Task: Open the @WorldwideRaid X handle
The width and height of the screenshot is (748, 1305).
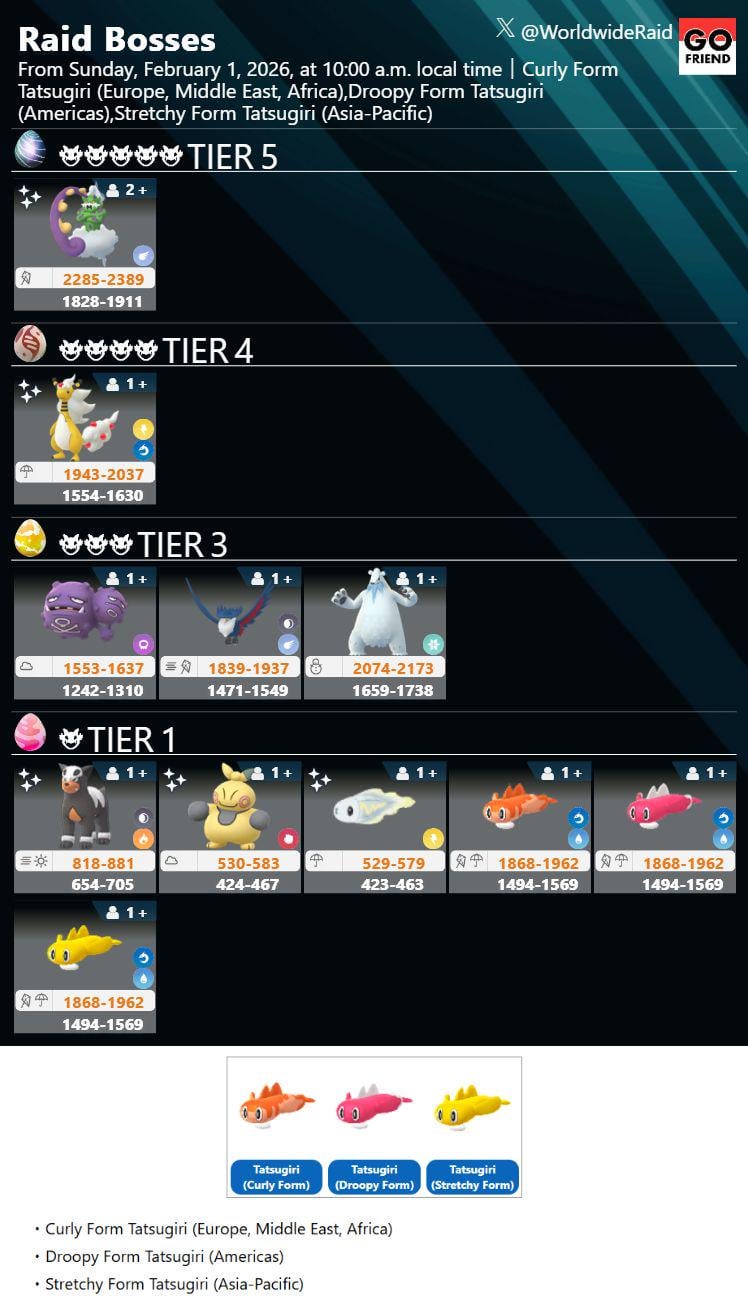Action: 585,32
